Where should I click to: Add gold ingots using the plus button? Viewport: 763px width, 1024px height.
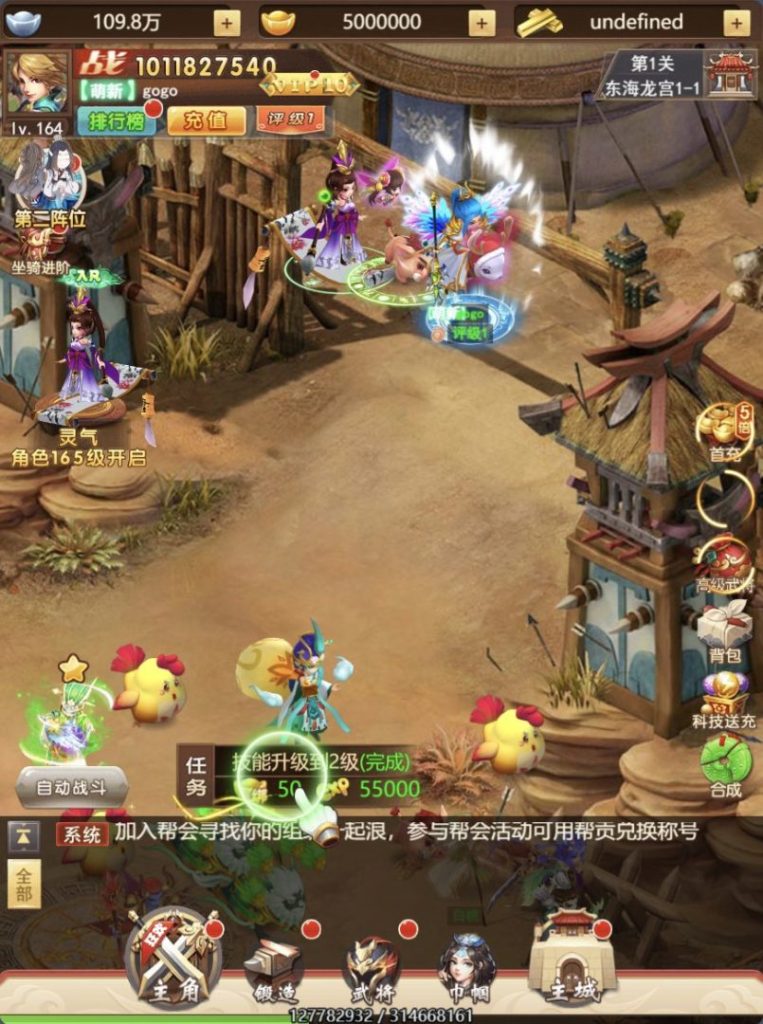click(x=482, y=22)
